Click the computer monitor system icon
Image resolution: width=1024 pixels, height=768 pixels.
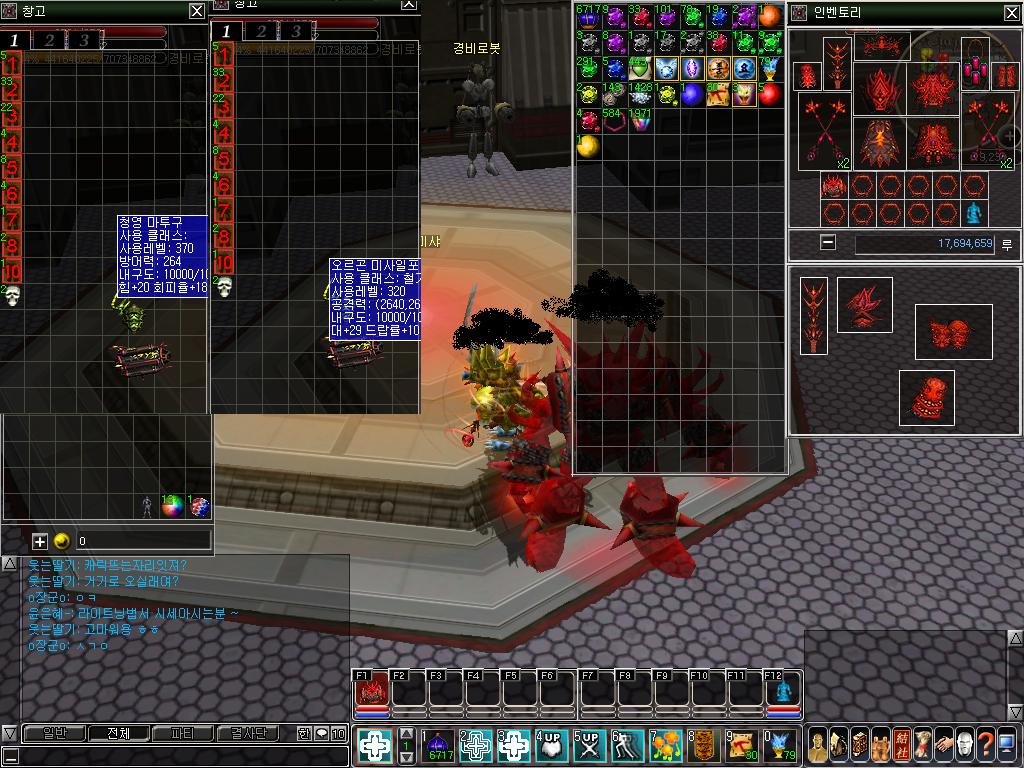point(1007,744)
